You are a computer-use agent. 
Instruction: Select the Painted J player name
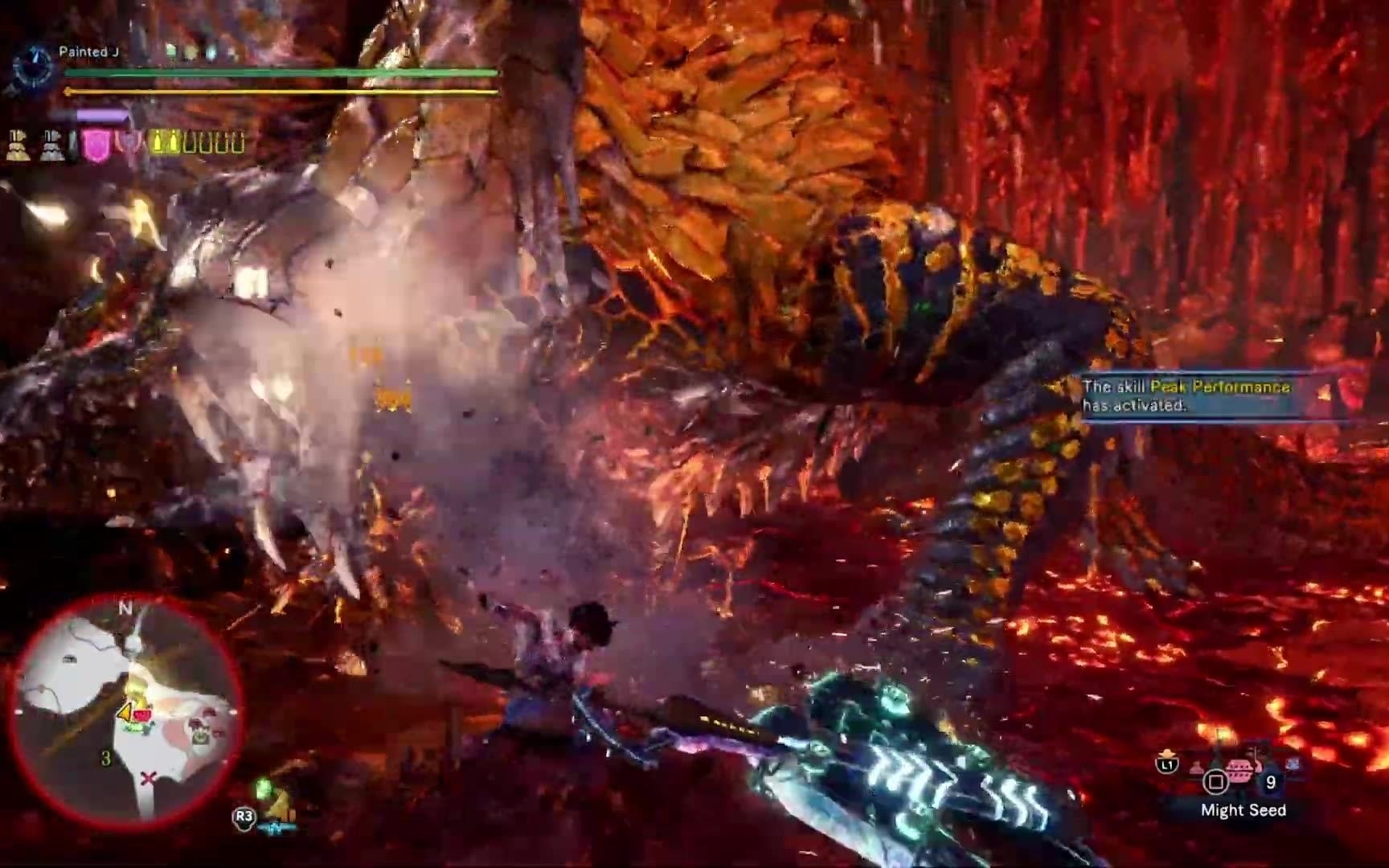point(88,52)
